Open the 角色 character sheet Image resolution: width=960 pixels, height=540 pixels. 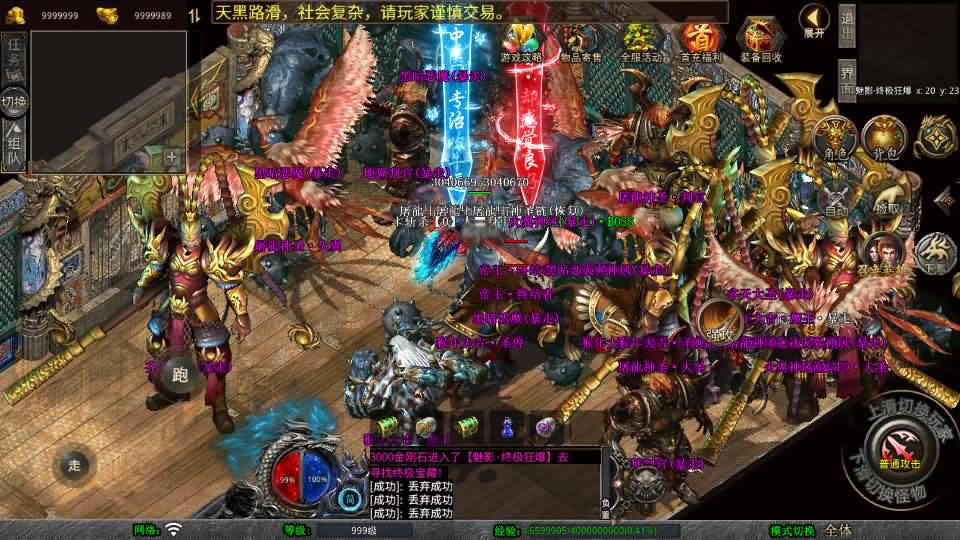click(833, 137)
